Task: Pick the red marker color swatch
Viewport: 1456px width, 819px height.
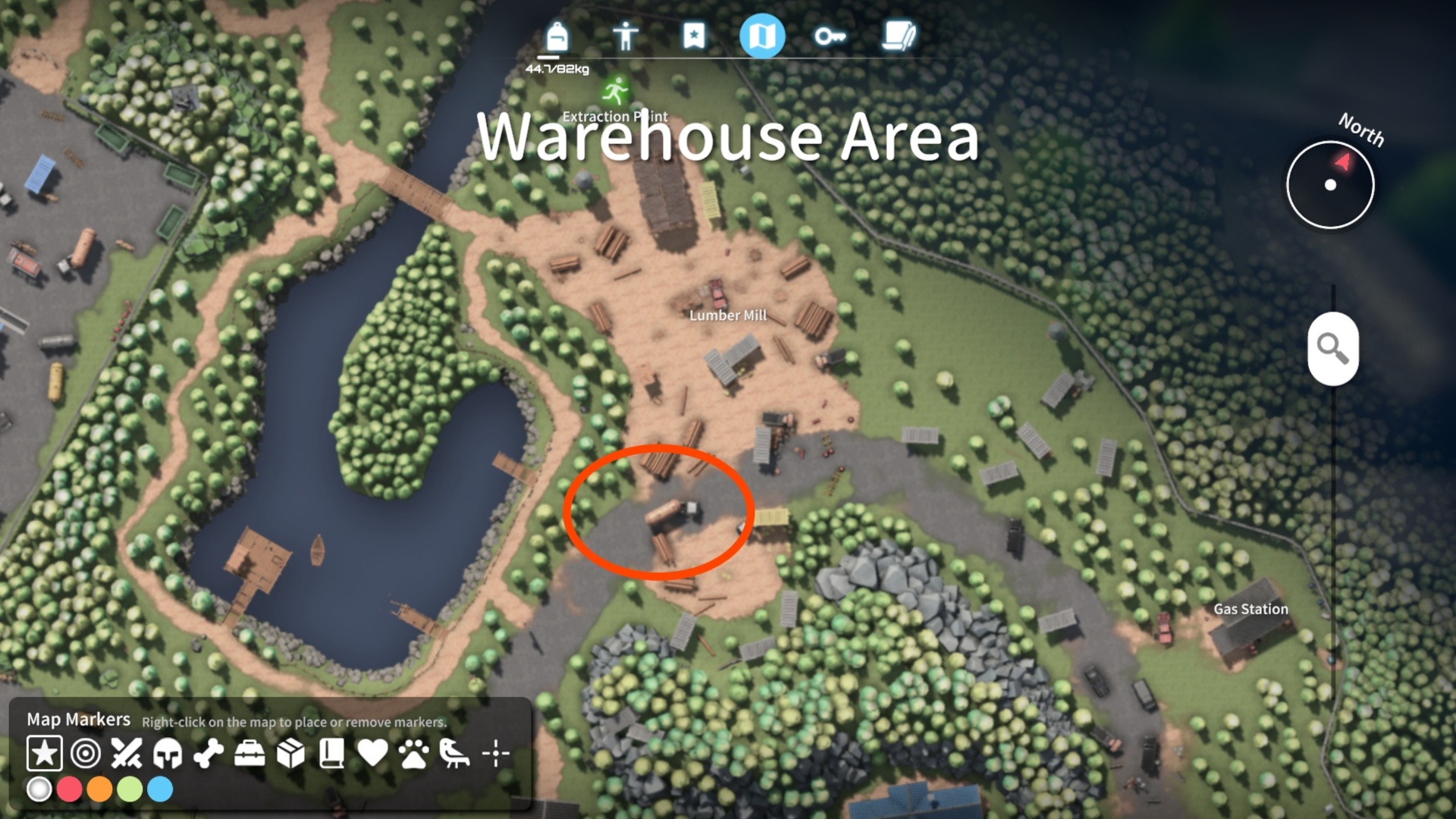Action: pos(71,789)
